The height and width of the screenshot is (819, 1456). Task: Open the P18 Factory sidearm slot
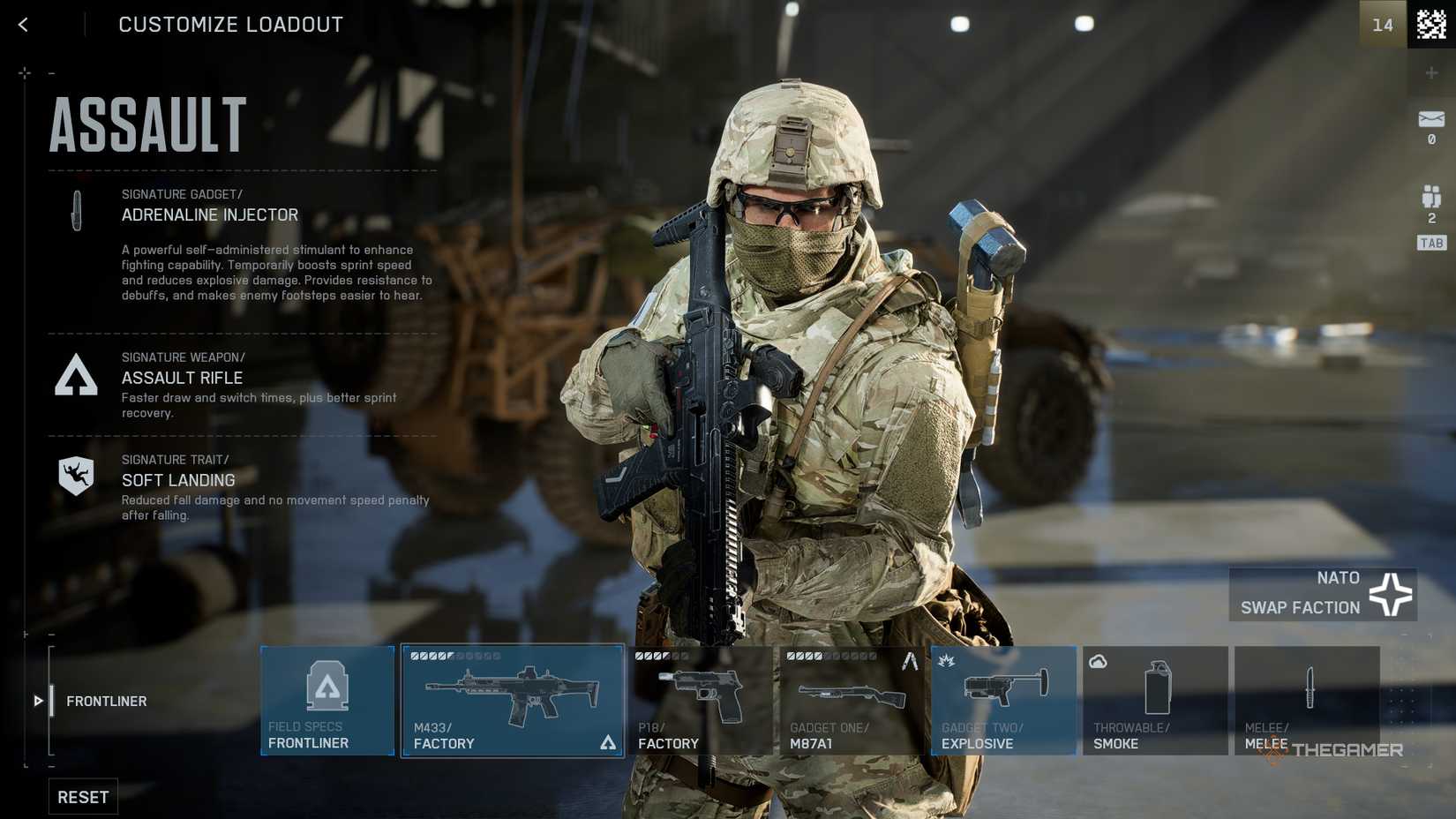tap(702, 700)
